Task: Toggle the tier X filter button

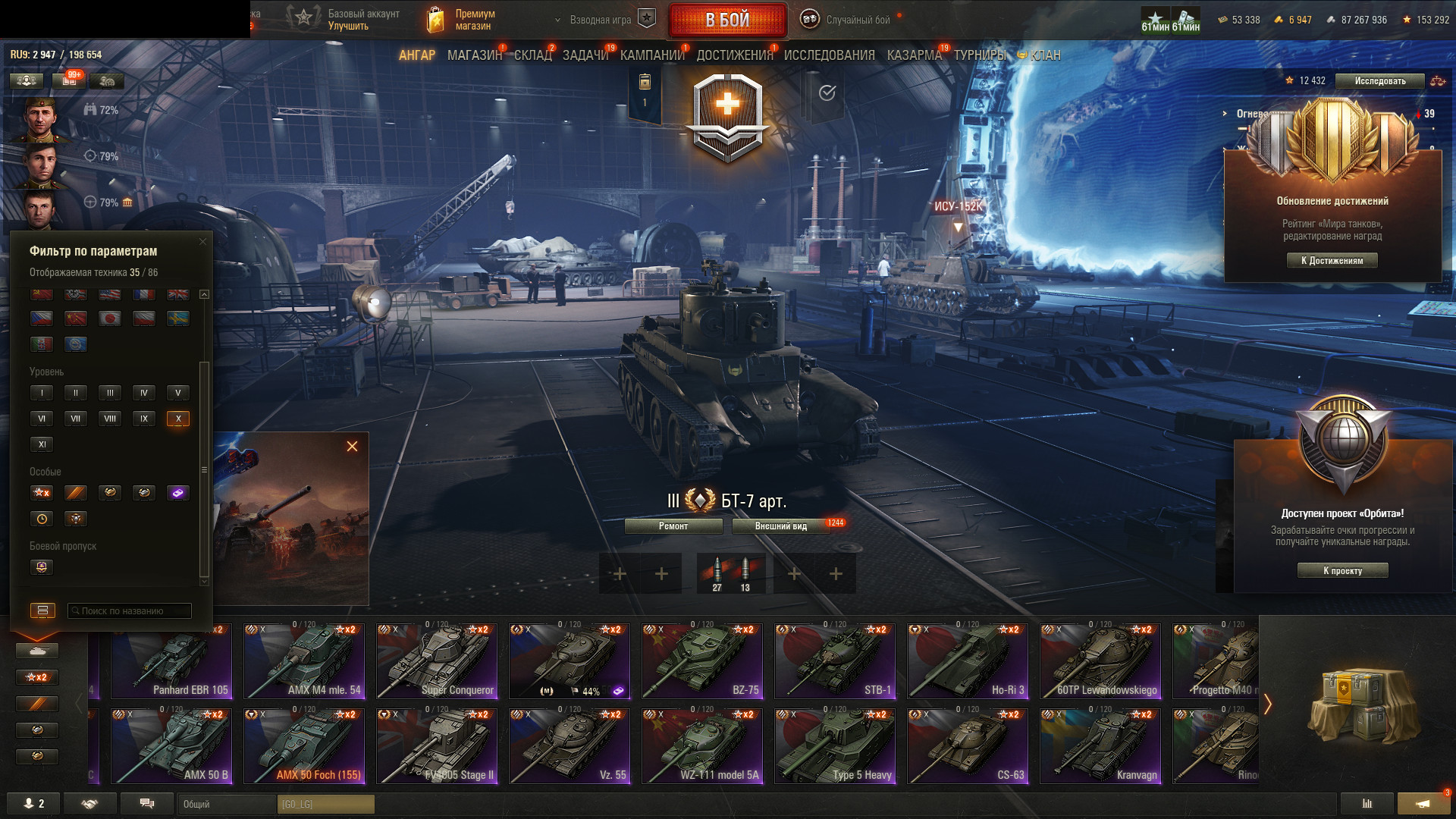Action: click(x=178, y=419)
